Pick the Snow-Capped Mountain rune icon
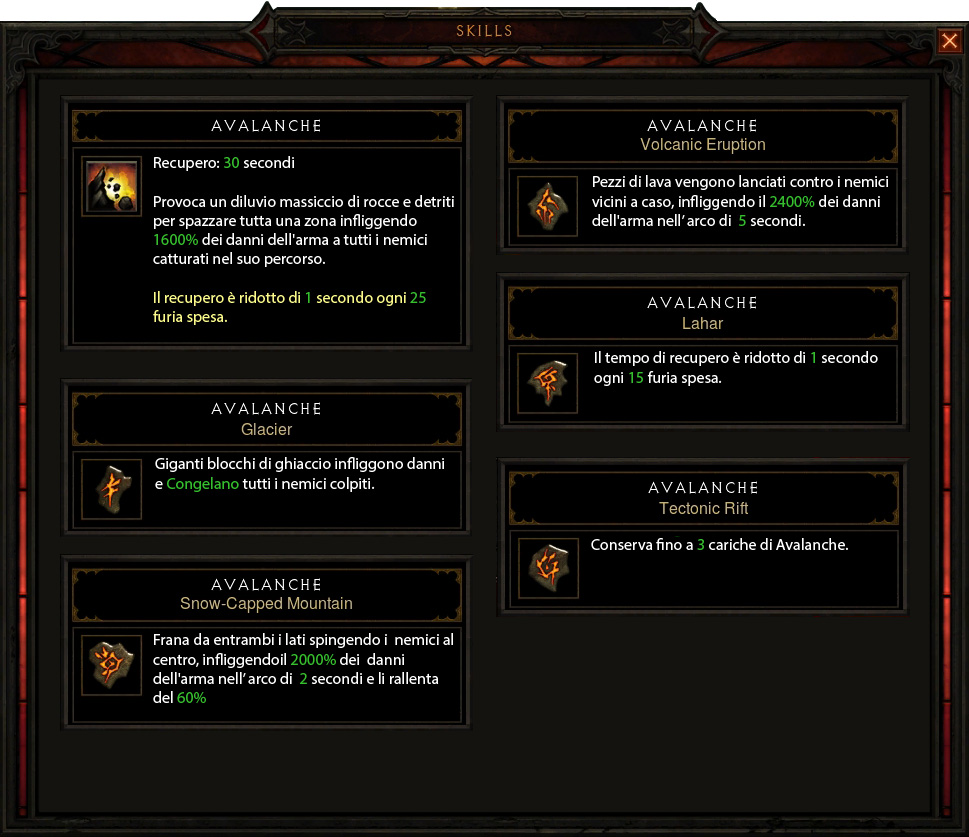The width and height of the screenshot is (969, 837). tap(111, 664)
